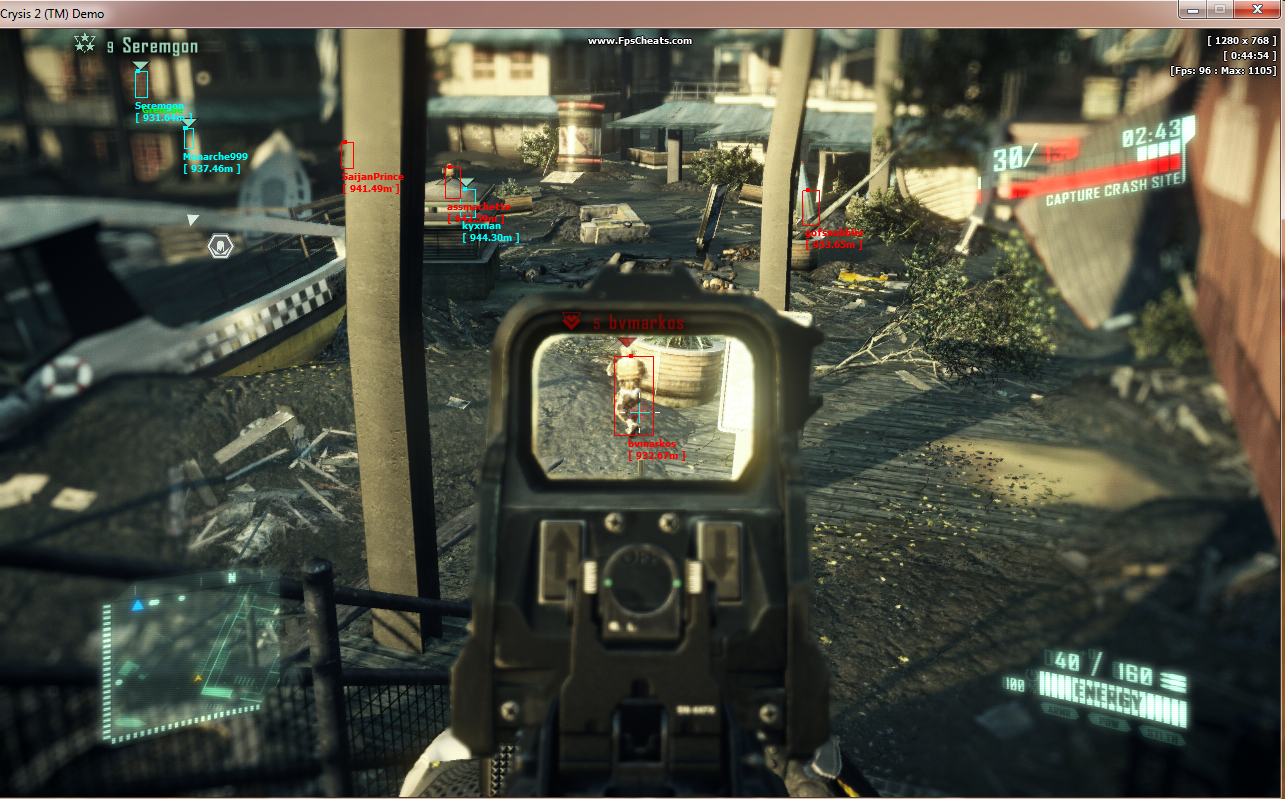Click the ENERGY bar gauge
Screen dimensions: 1285x799
point(1111,692)
